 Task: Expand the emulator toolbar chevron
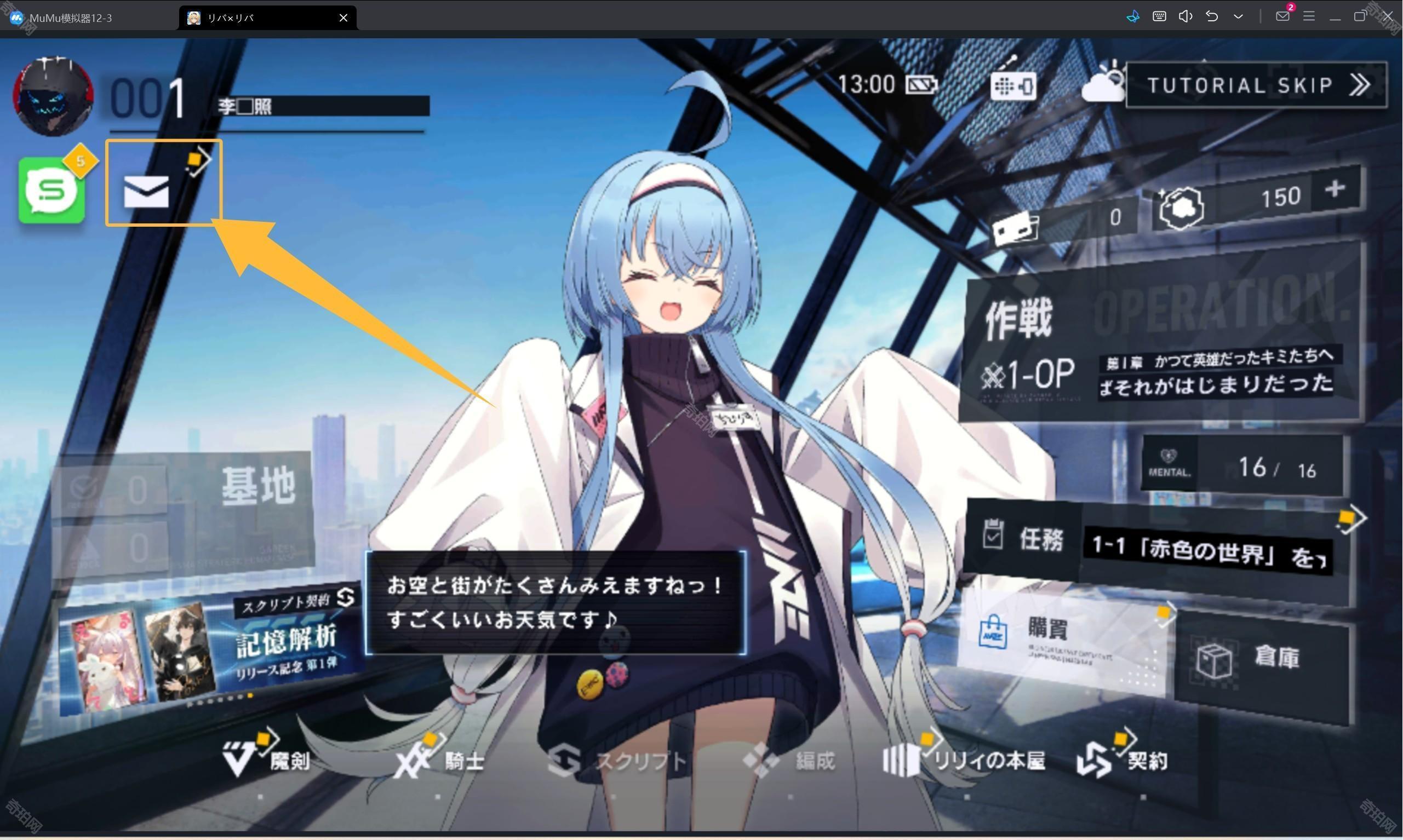click(1239, 16)
